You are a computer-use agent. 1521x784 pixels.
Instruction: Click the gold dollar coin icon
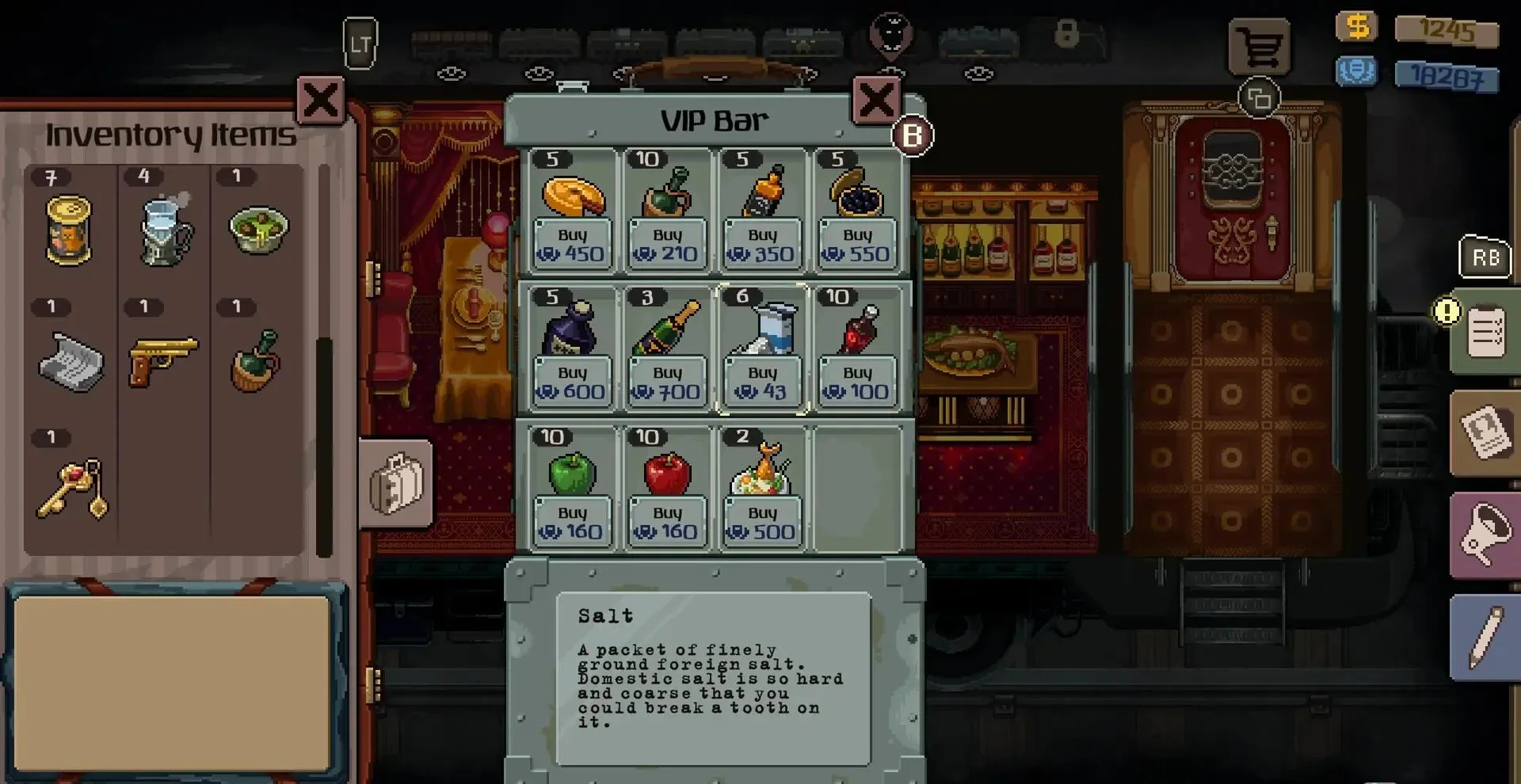pos(1356,28)
